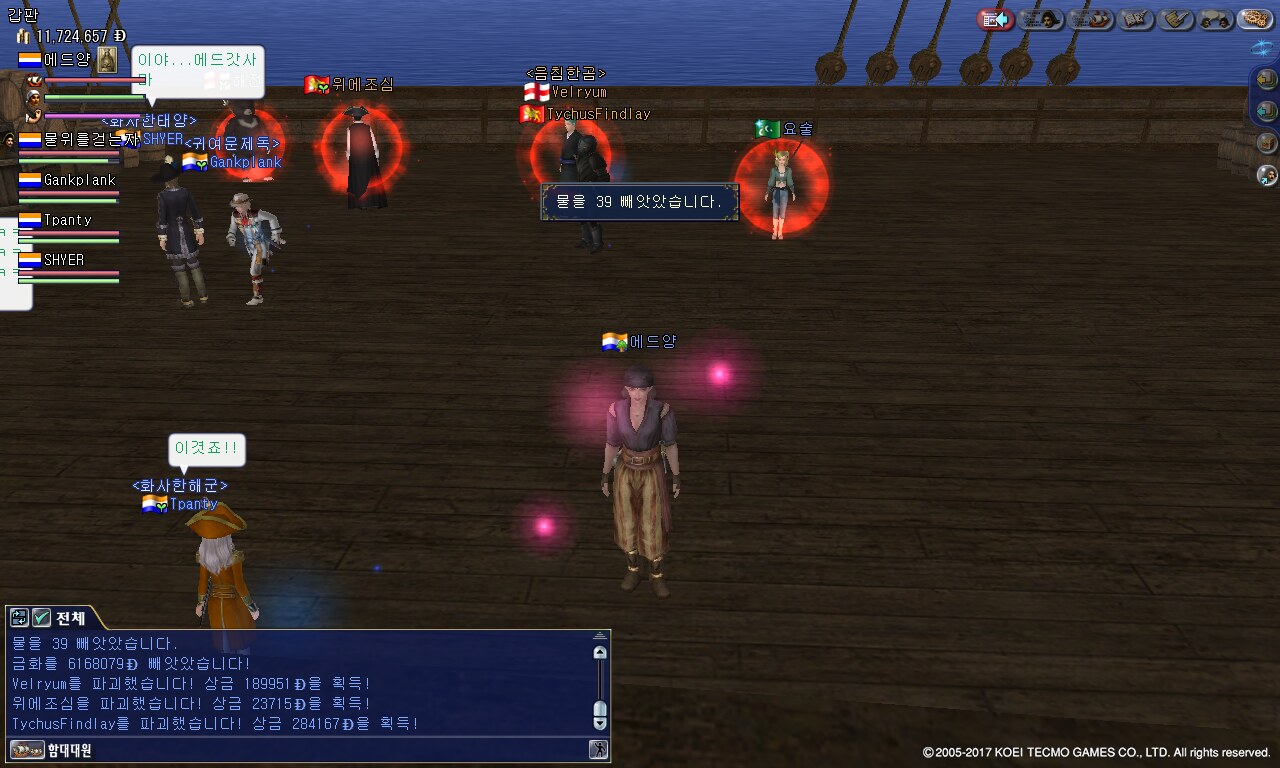
Task: Click the red window-switch arrow button
Action: pyautogui.click(x=995, y=19)
